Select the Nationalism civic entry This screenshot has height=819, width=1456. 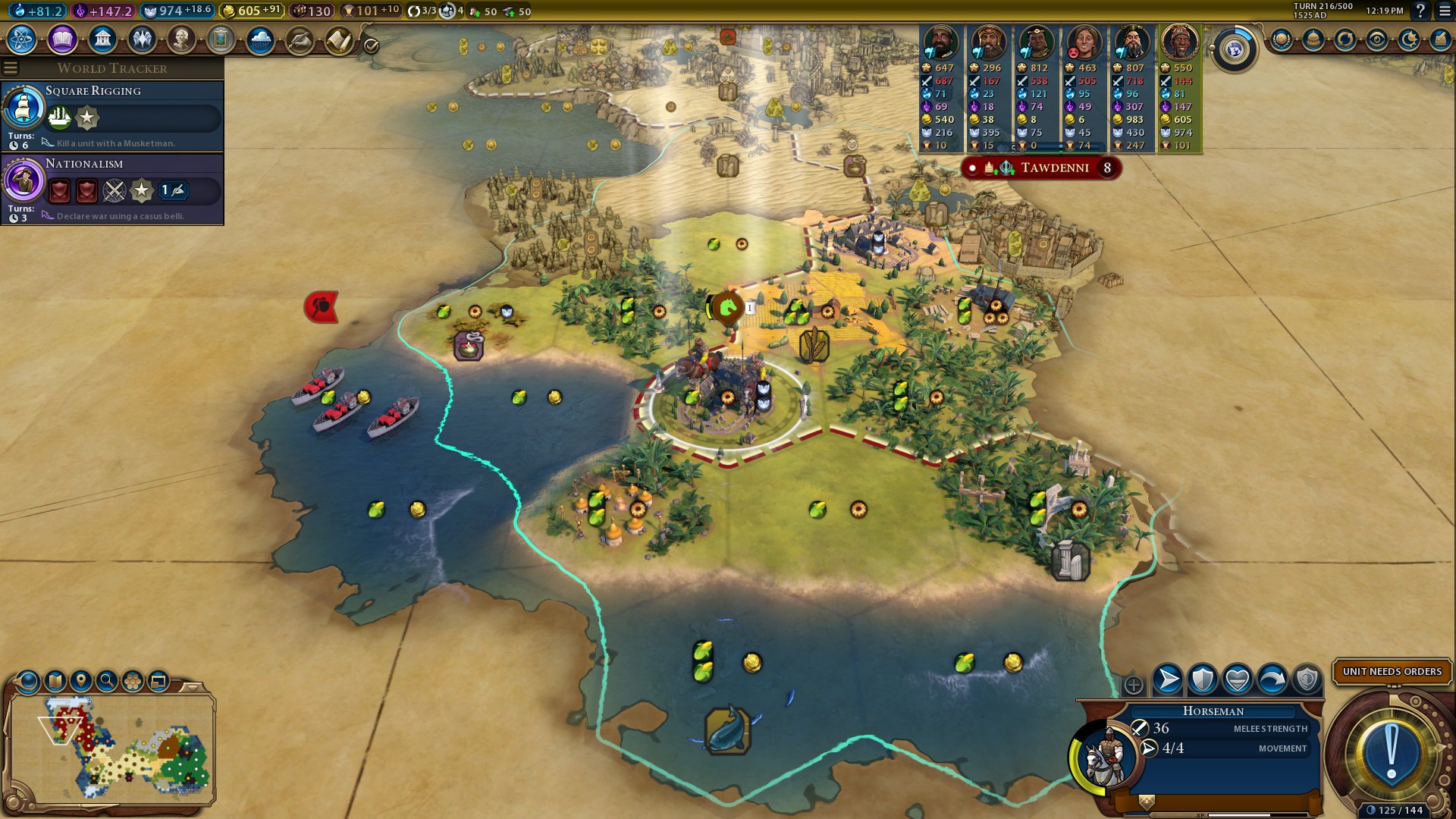click(x=112, y=188)
